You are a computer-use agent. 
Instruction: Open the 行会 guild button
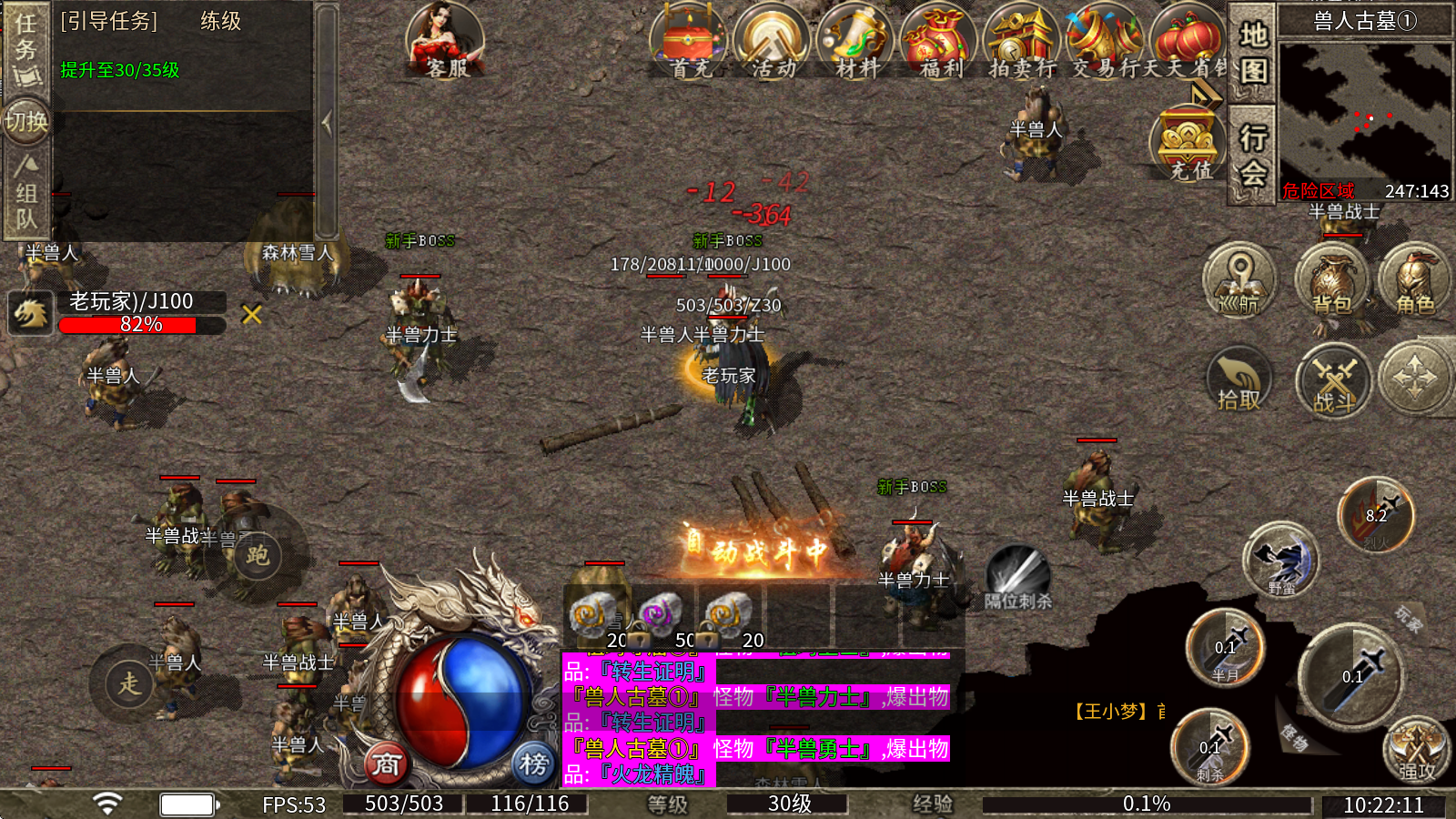tap(1253, 155)
